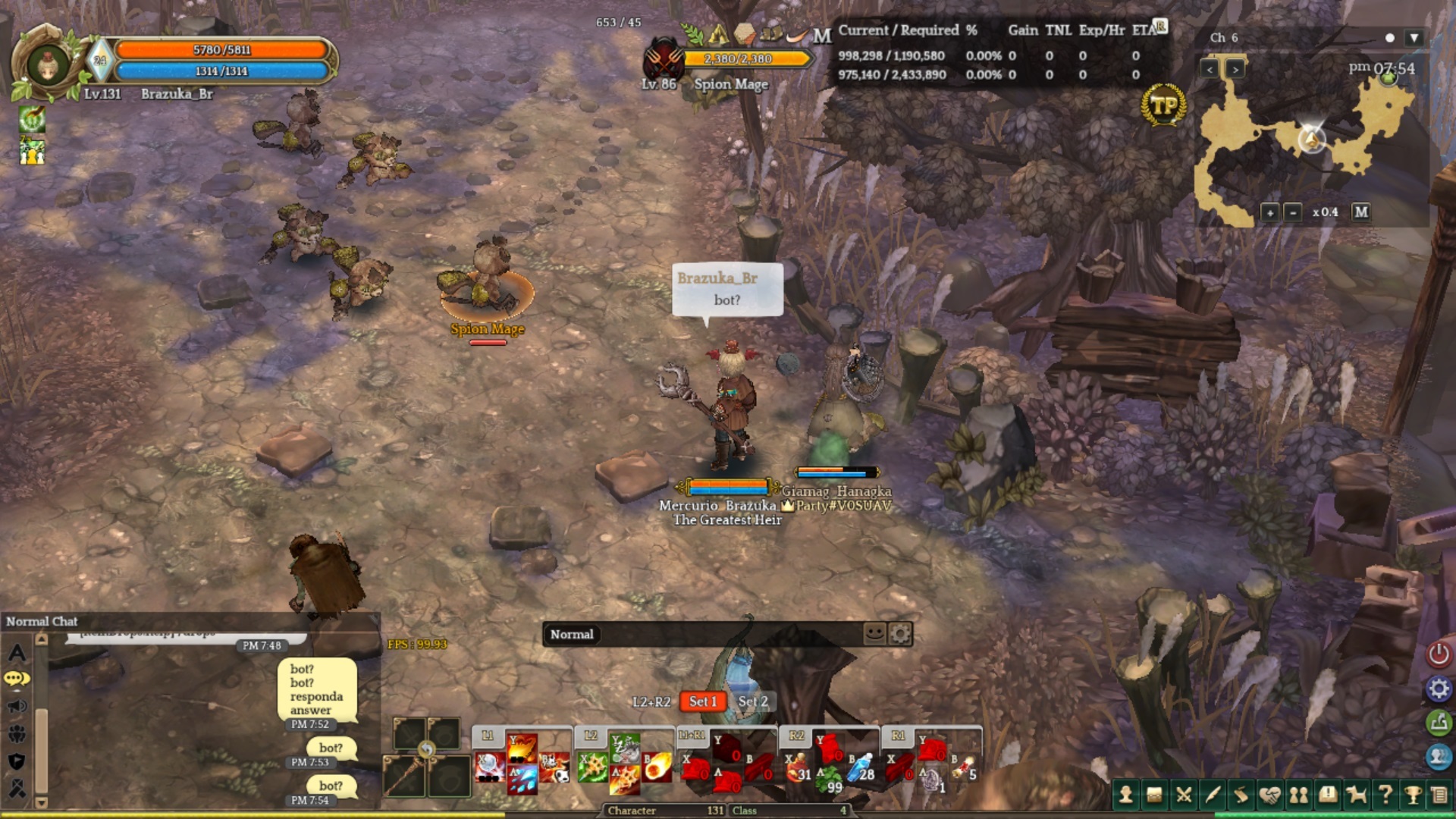
Task: Open the question mark help menu
Action: pyautogui.click(x=1385, y=794)
